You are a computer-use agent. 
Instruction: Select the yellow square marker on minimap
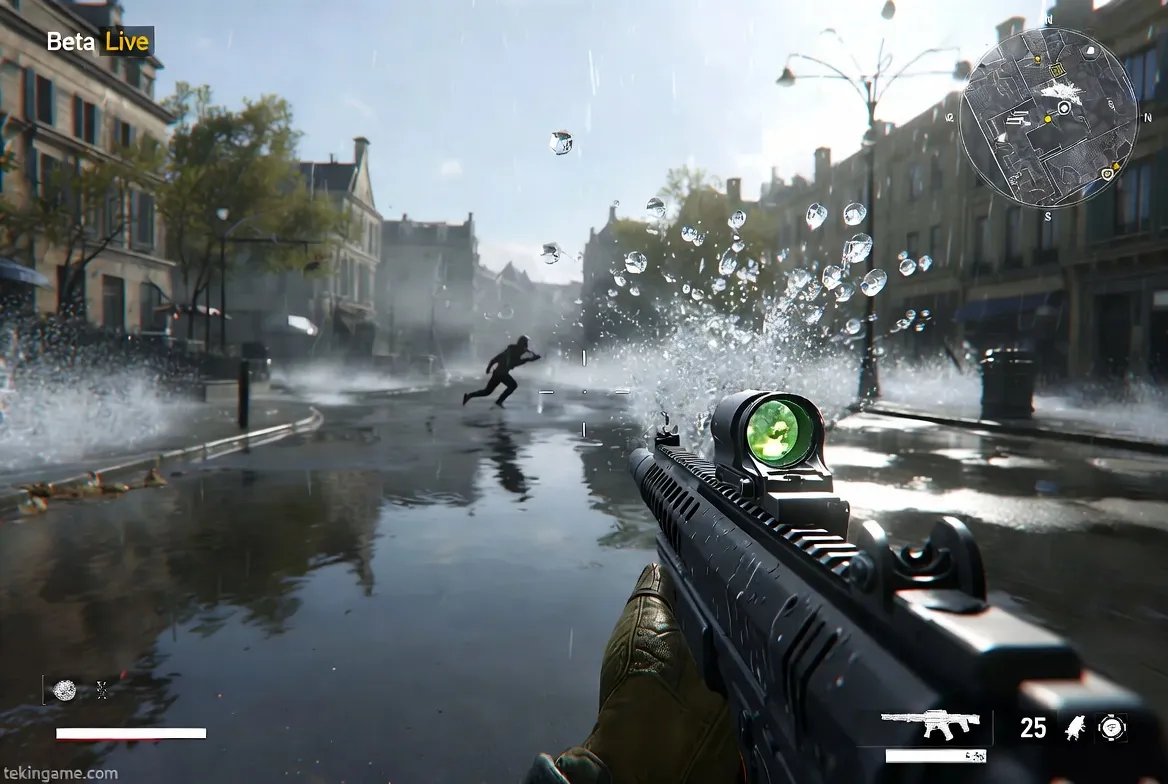click(1056, 68)
